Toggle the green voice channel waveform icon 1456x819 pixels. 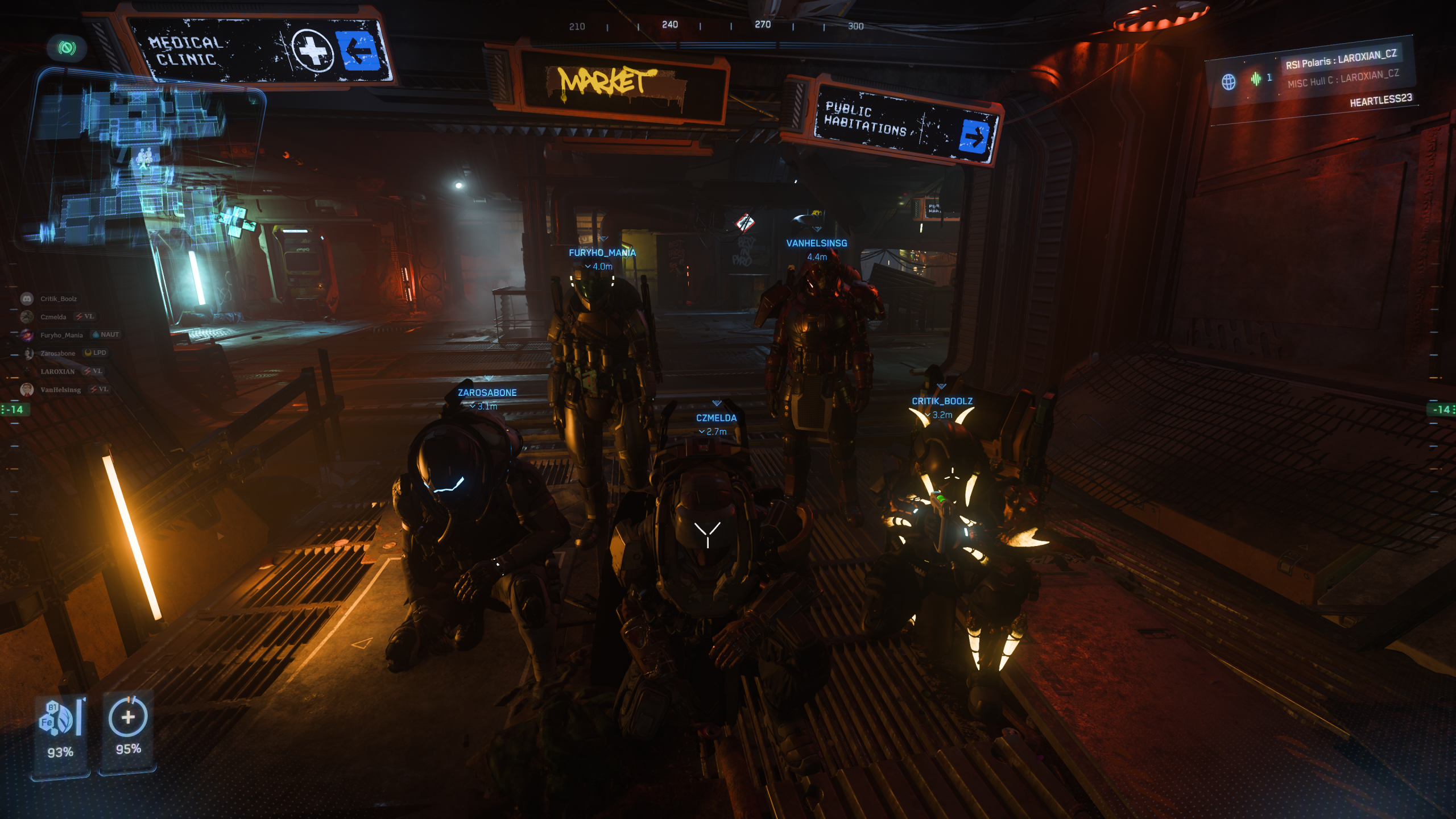(1256, 78)
